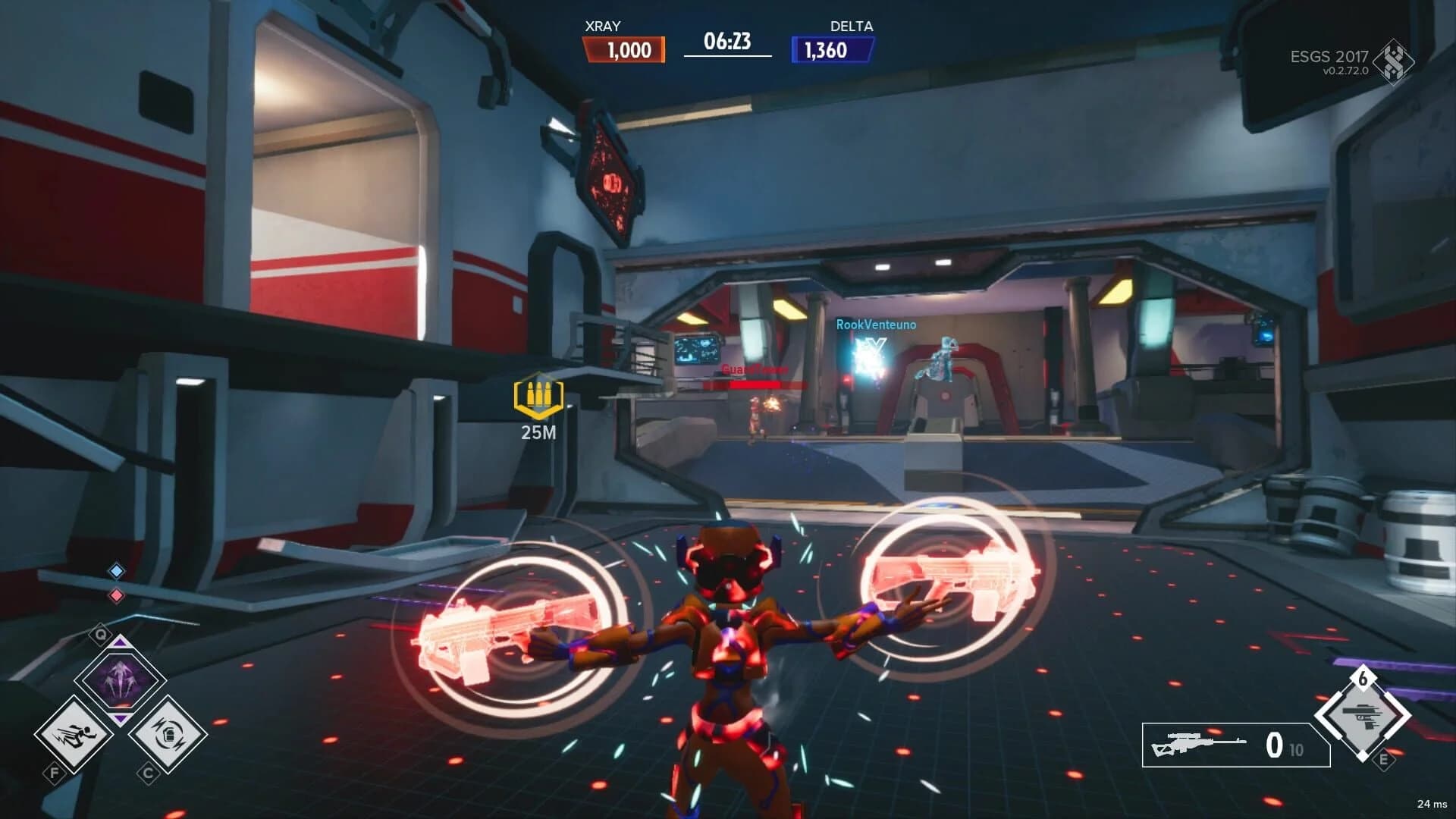Screen dimensions: 1456x819
Task: Activate the purple triple-arrow ability
Action: tap(121, 676)
